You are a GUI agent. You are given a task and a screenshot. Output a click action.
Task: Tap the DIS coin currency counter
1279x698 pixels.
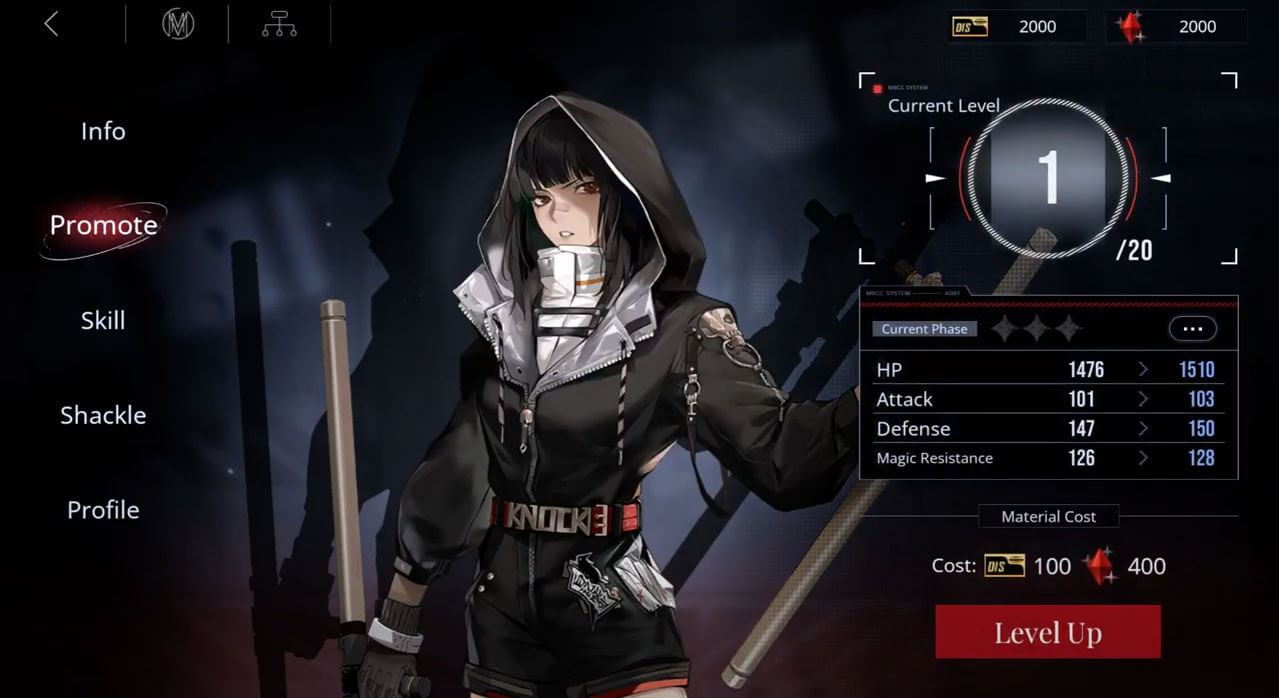click(1016, 27)
